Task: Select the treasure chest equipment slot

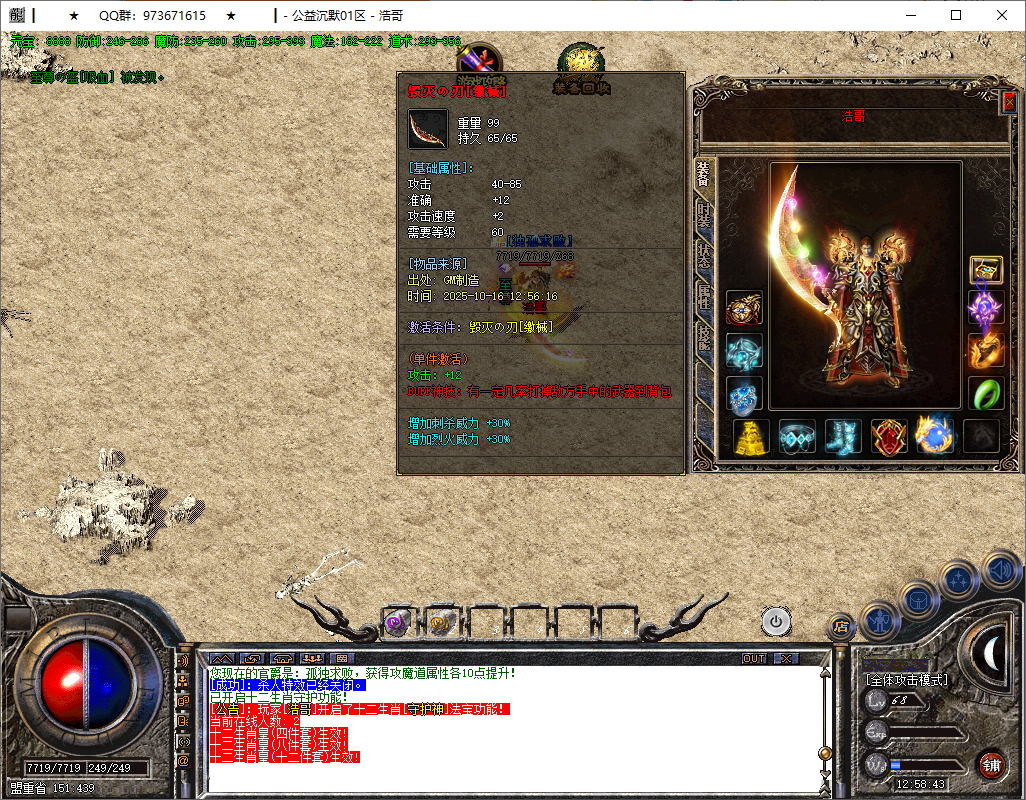Action: 986,269
